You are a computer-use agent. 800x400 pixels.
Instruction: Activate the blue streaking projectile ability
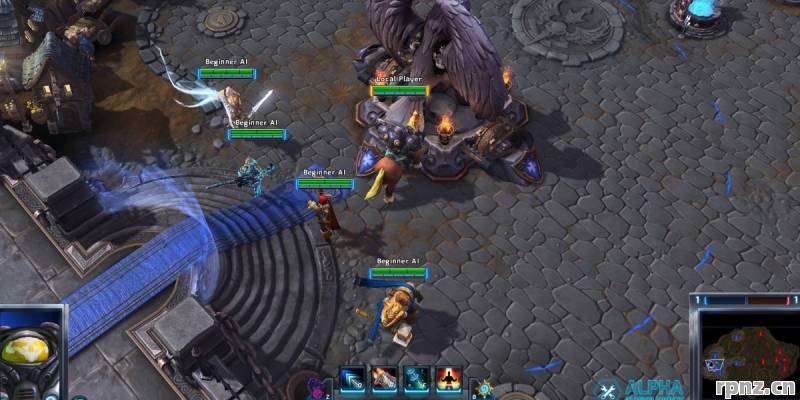coord(352,379)
